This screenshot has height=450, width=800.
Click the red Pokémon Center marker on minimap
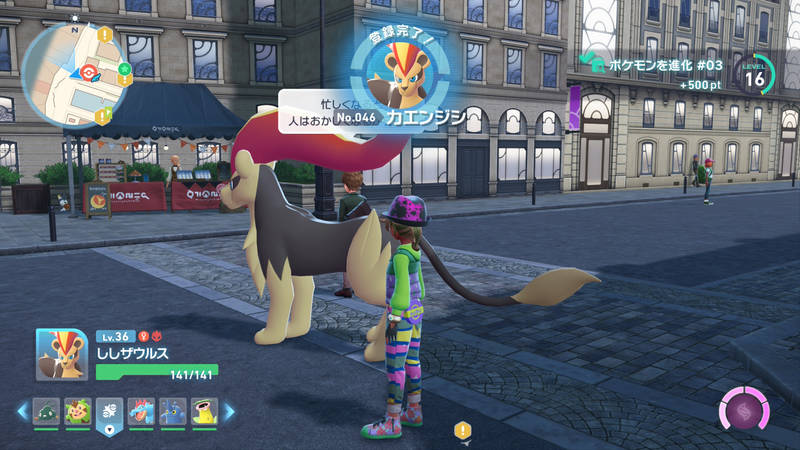click(90, 73)
